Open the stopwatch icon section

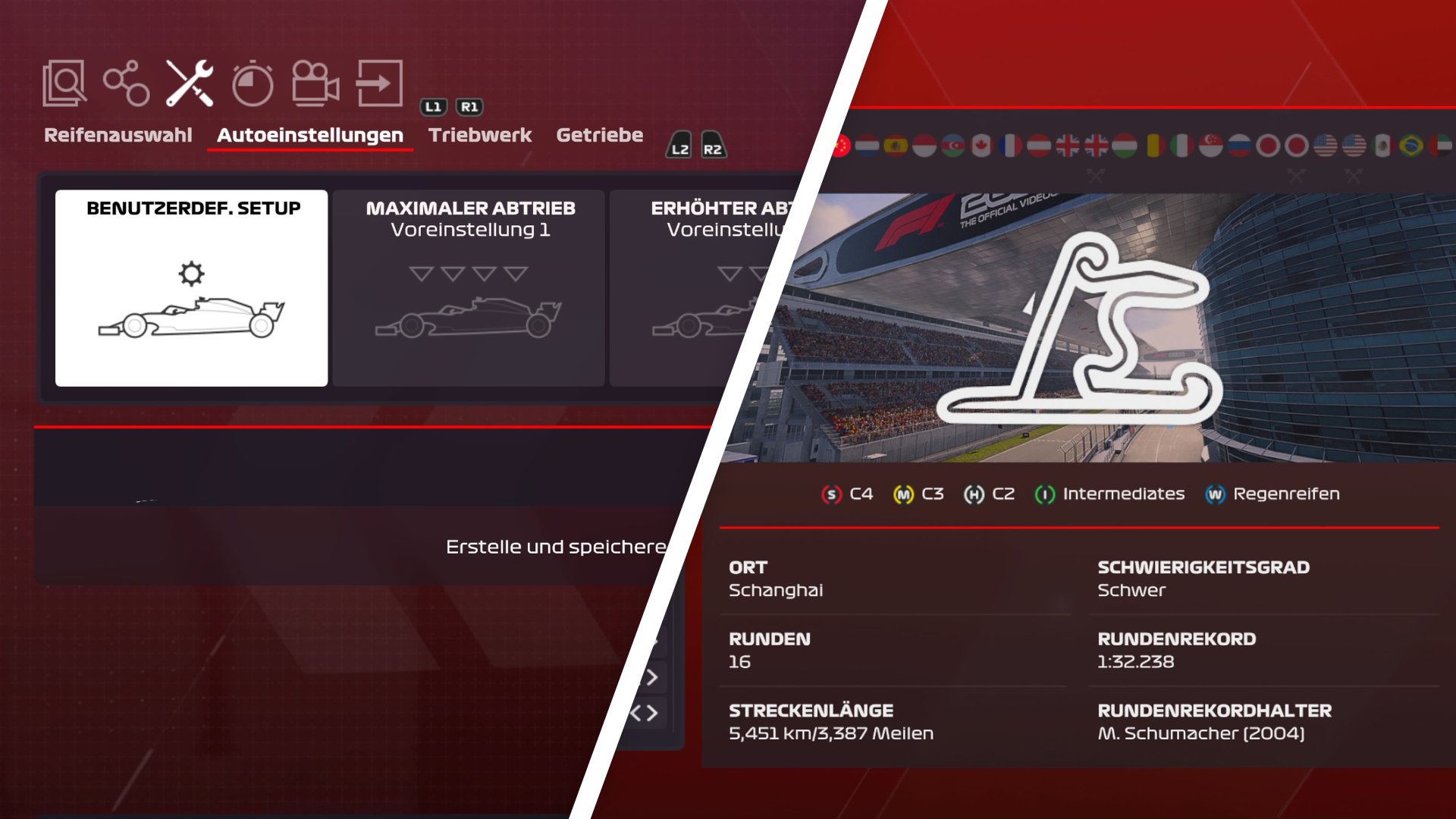pos(252,84)
